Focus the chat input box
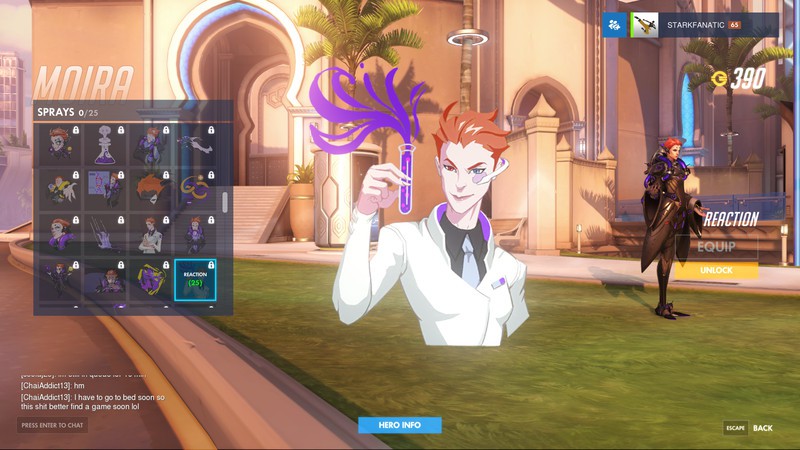The width and height of the screenshot is (800, 450). (53, 425)
